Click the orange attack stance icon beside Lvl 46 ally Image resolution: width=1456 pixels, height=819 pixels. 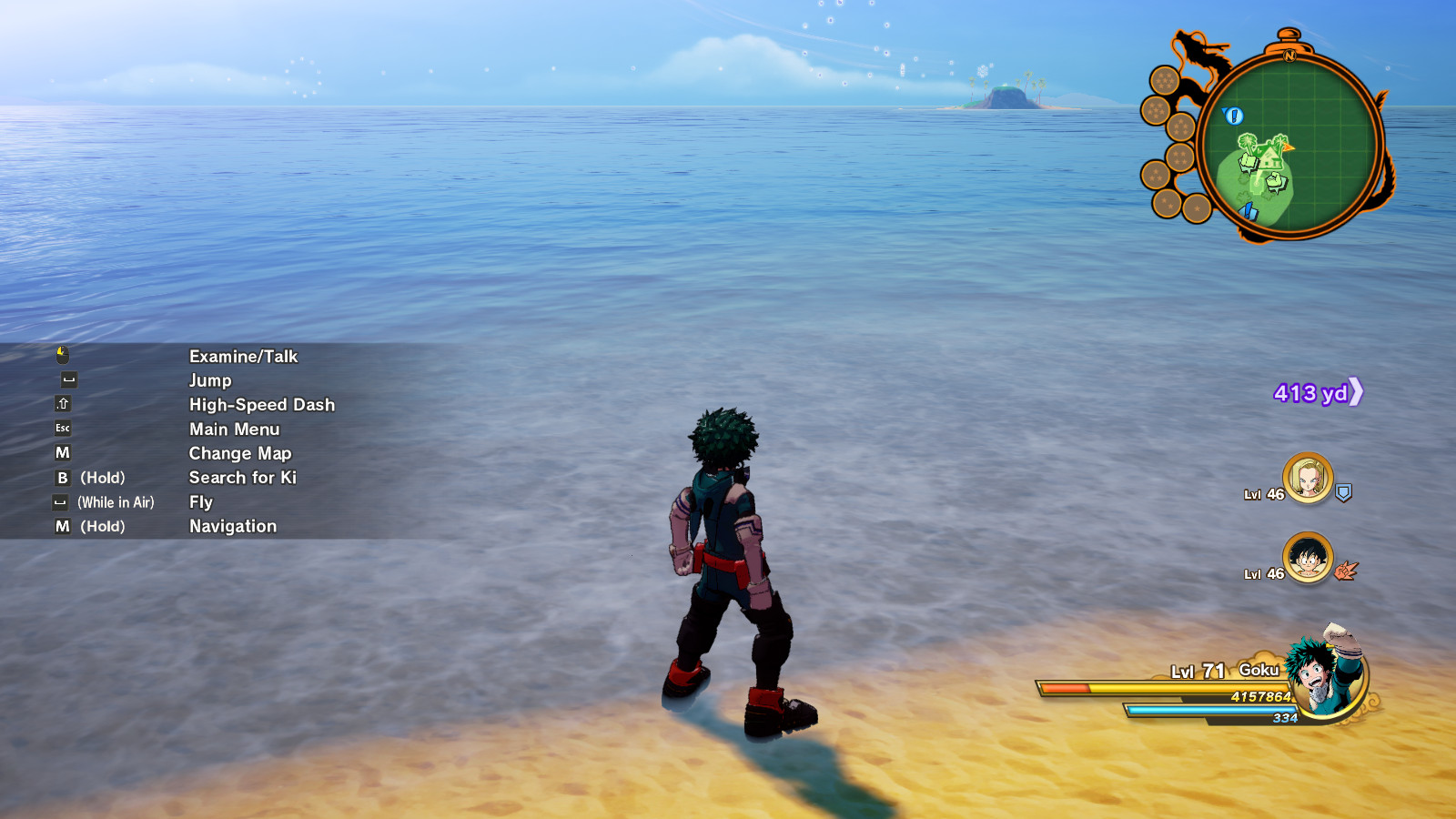coord(1344,571)
